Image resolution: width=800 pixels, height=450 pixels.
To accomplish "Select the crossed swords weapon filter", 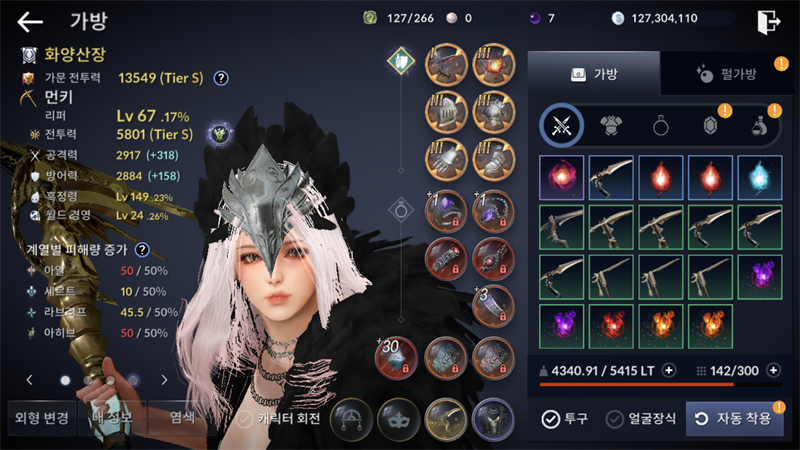I will [561, 126].
